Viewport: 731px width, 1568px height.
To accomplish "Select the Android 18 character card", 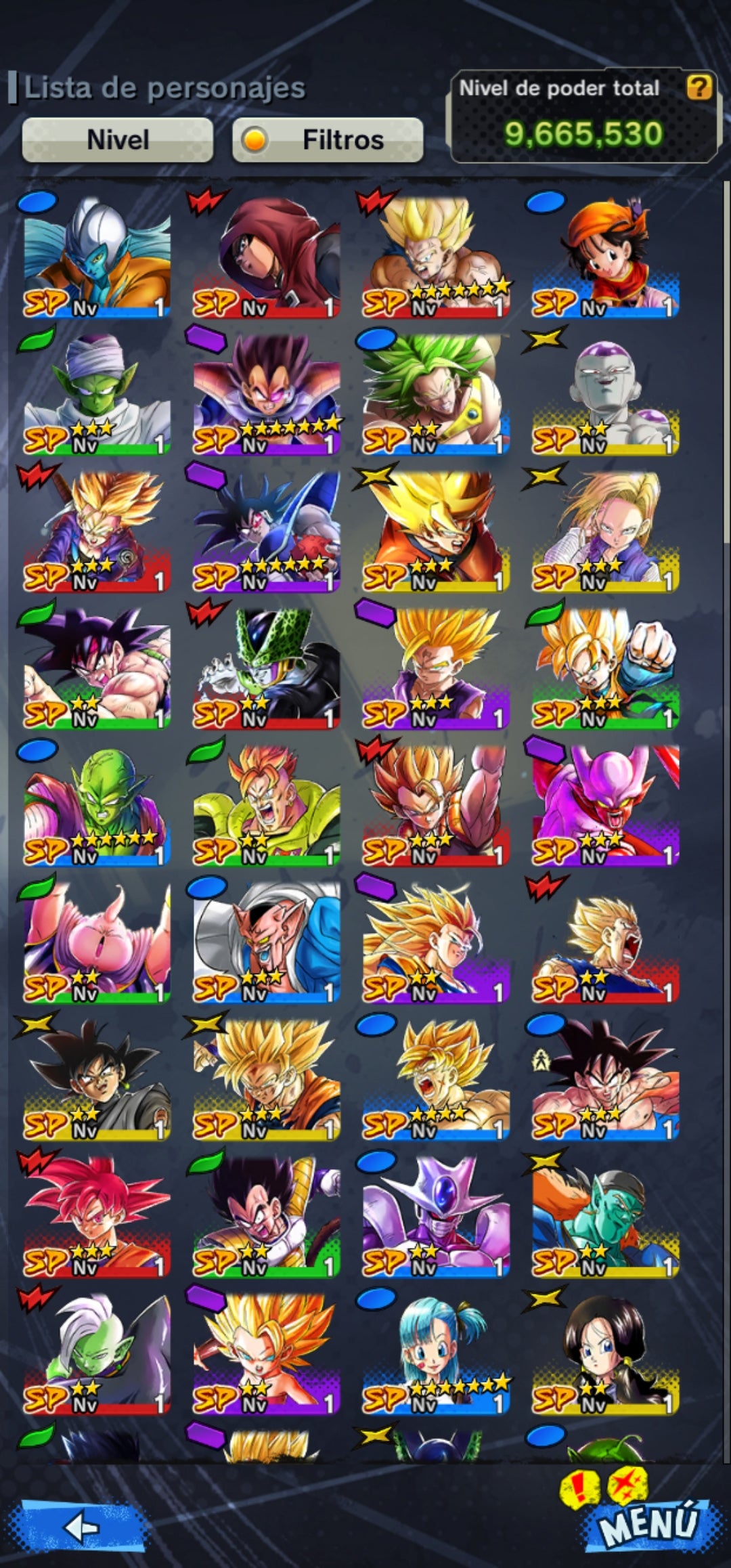I will 605,531.
